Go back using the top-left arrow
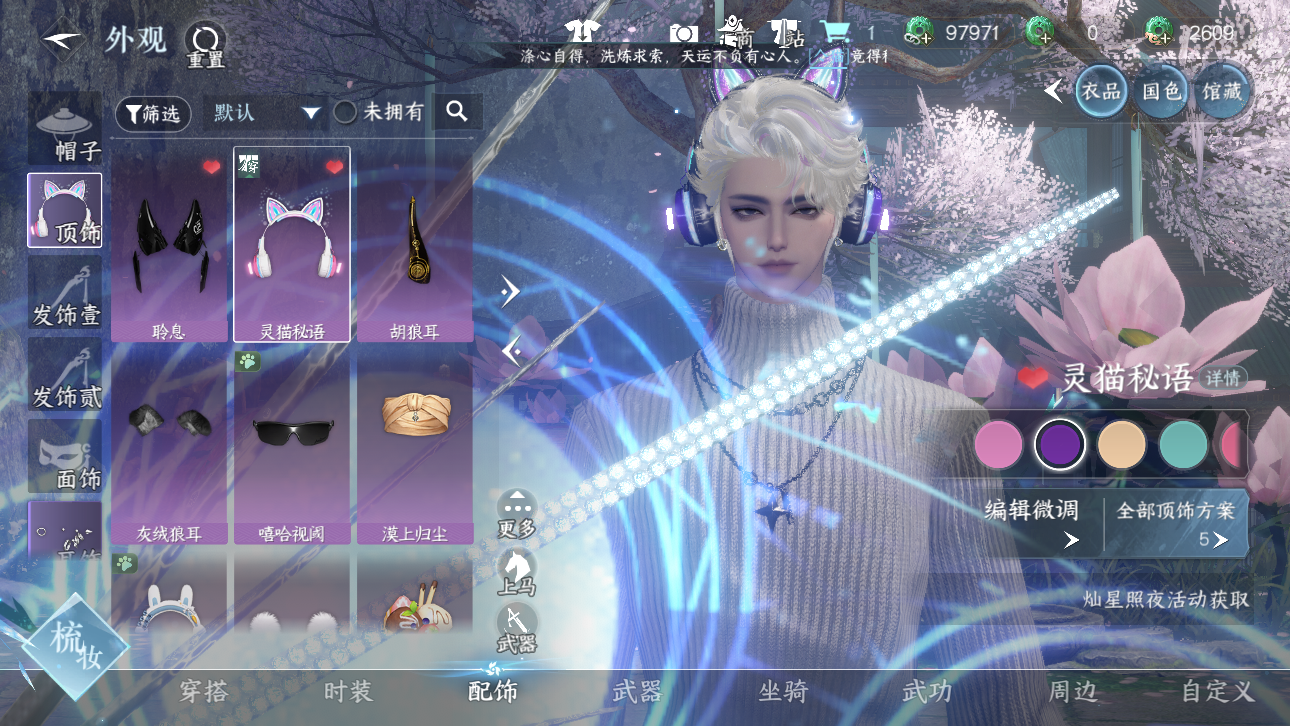 (62, 39)
